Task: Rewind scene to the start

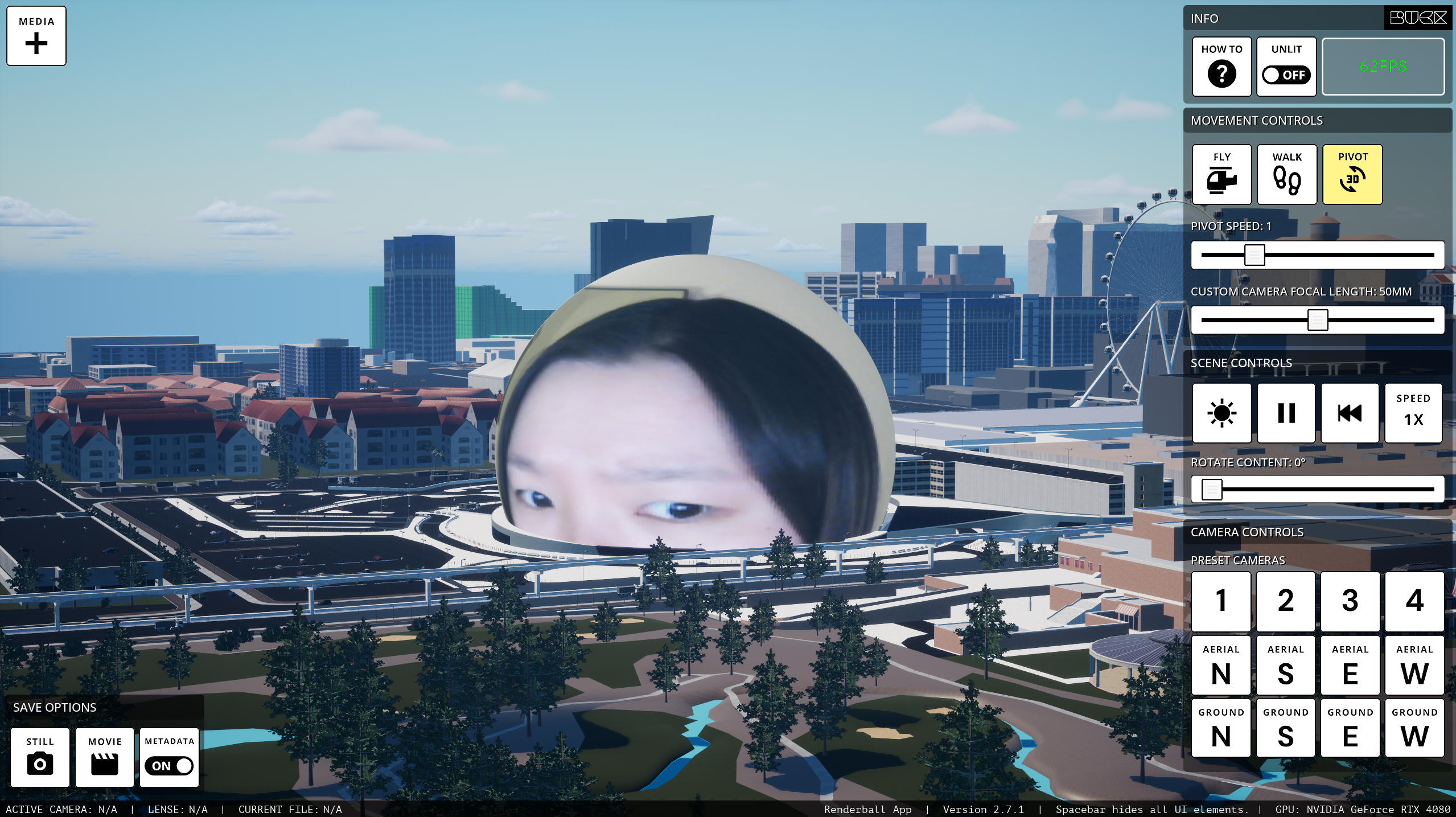Action: 1350,413
